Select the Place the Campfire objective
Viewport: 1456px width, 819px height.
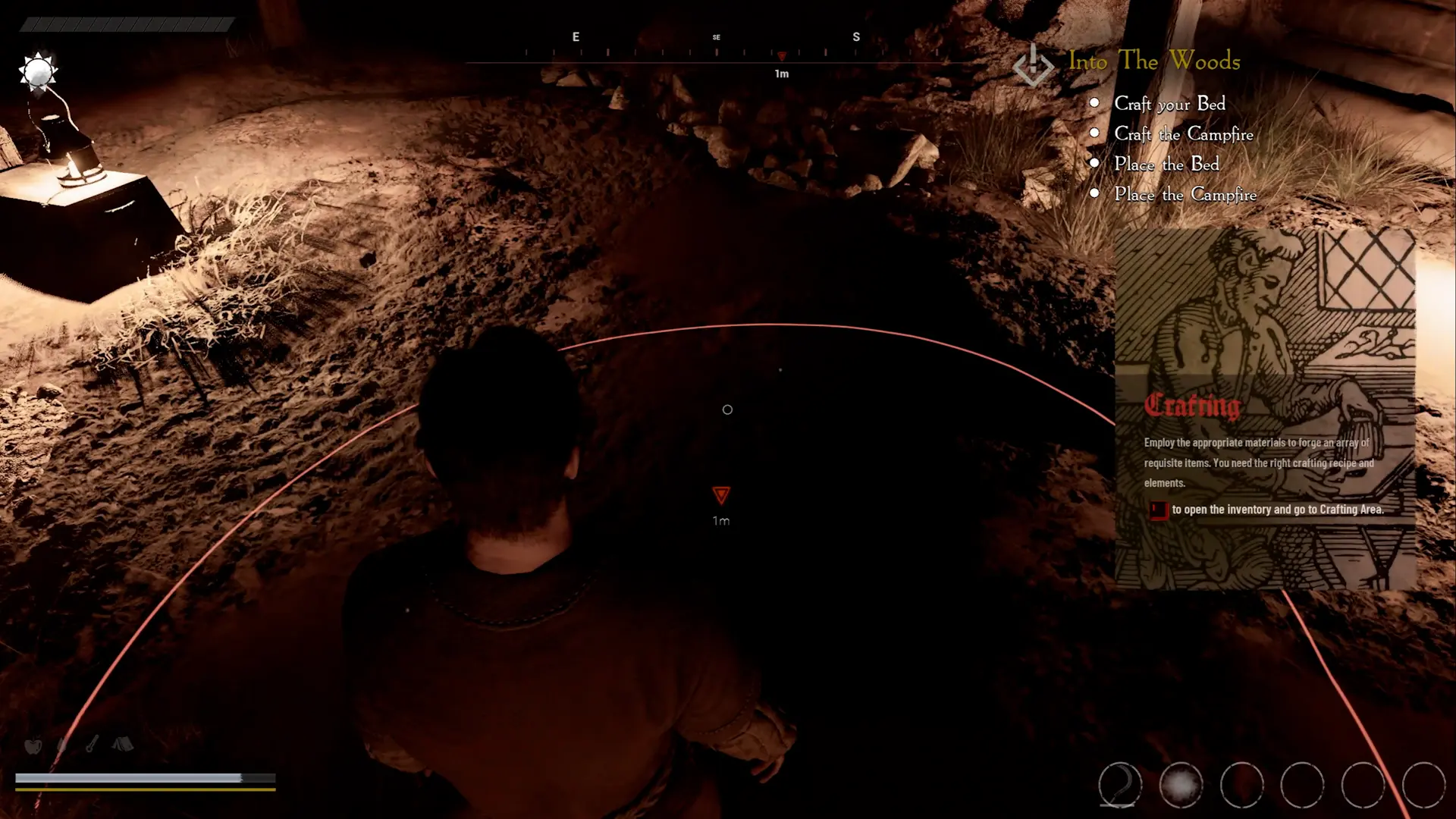point(1185,195)
